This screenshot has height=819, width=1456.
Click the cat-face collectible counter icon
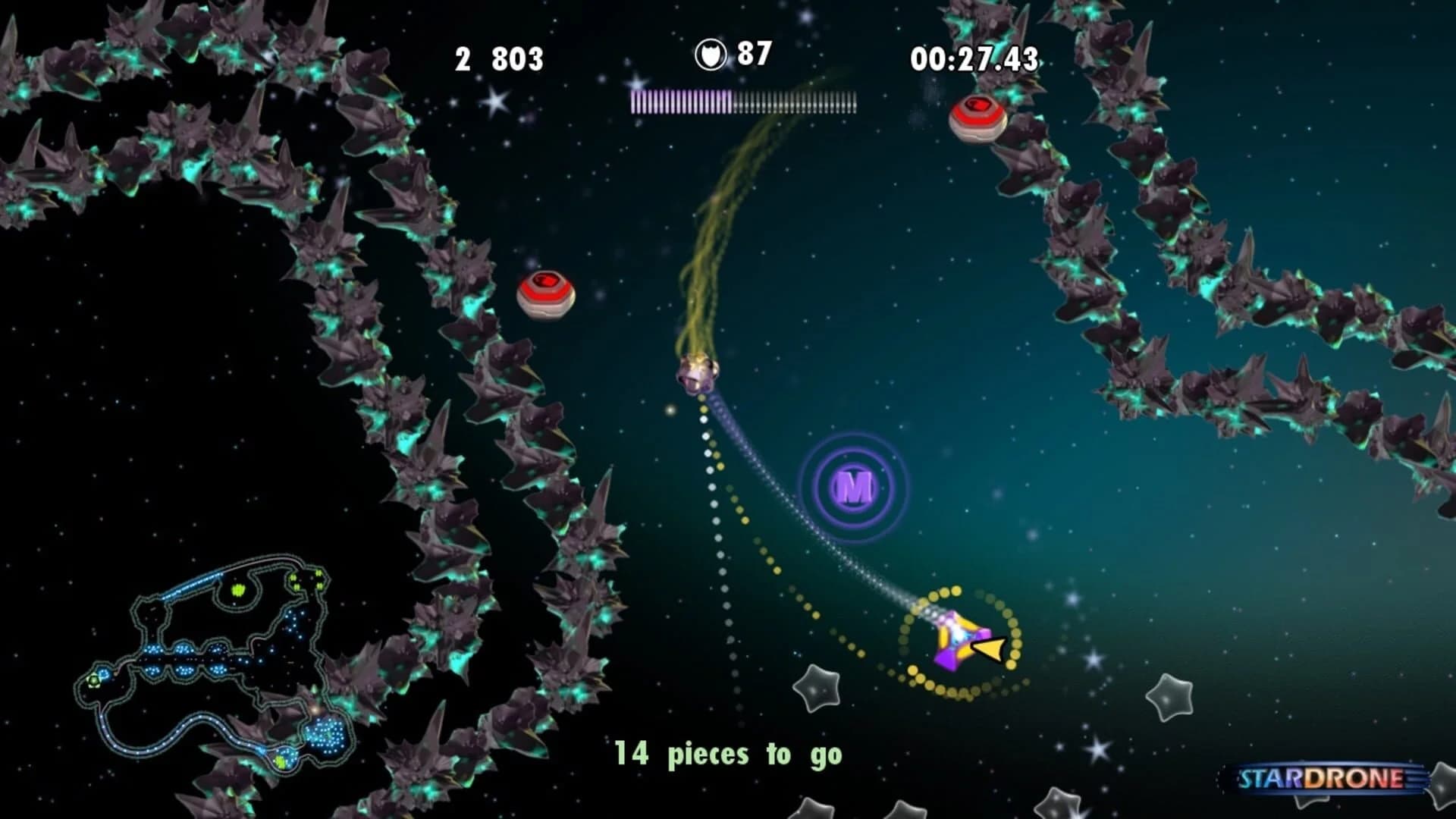click(711, 53)
